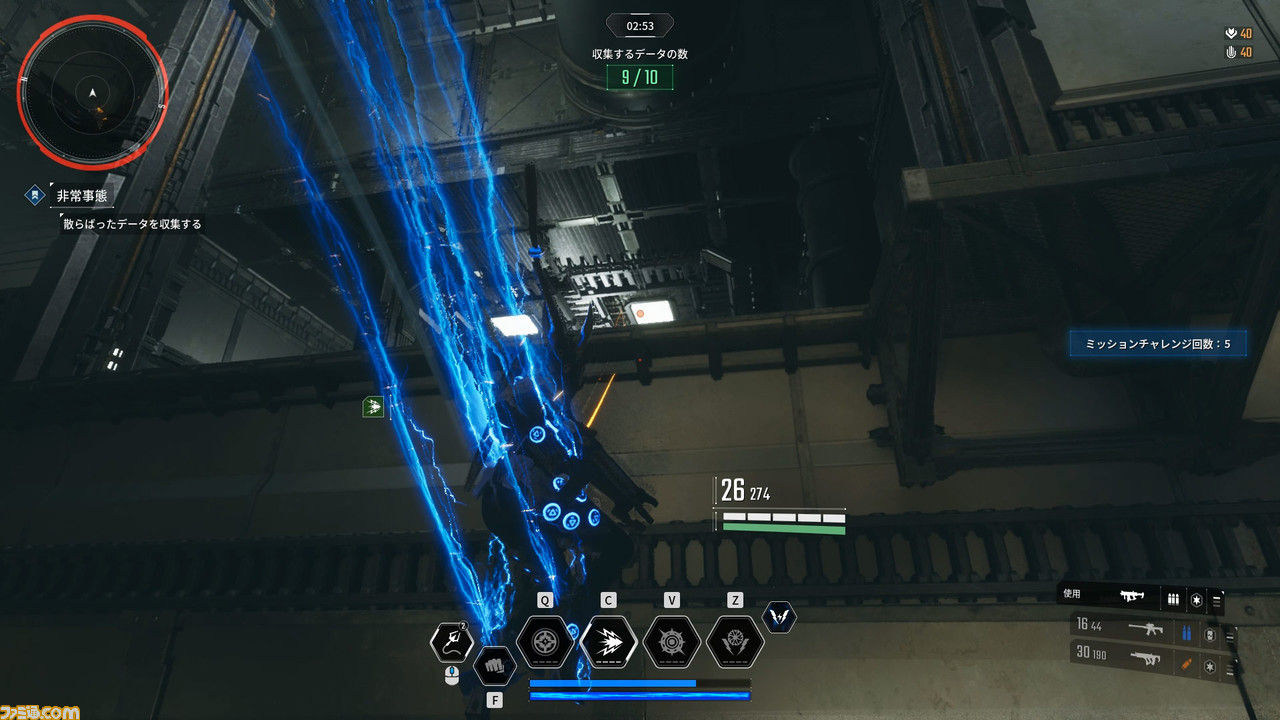Use the snowflake-and-bolts ultimate skill icon

point(735,641)
